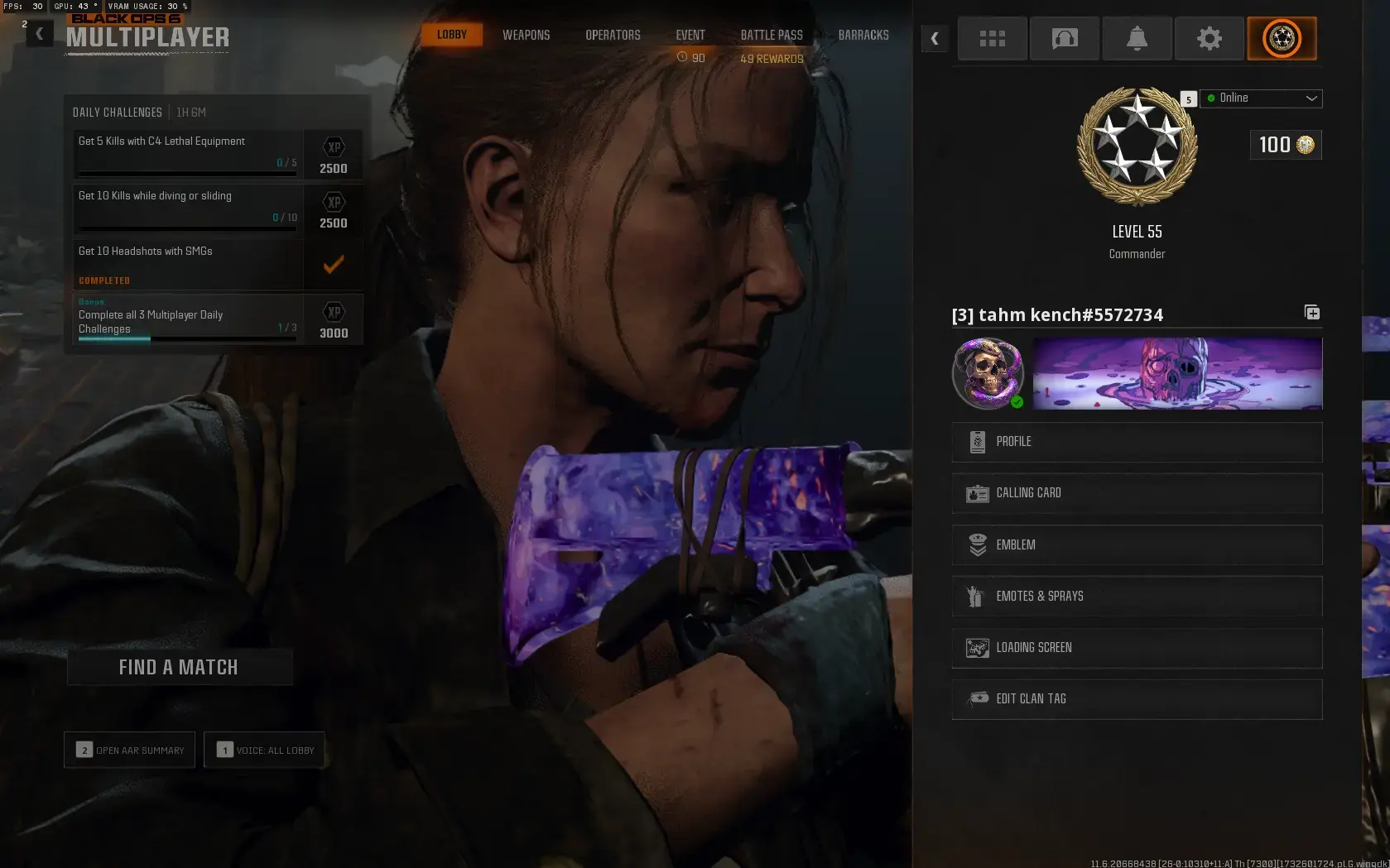The image size is (1390, 868).
Task: Open the Online status dropdown
Action: [x=1260, y=98]
